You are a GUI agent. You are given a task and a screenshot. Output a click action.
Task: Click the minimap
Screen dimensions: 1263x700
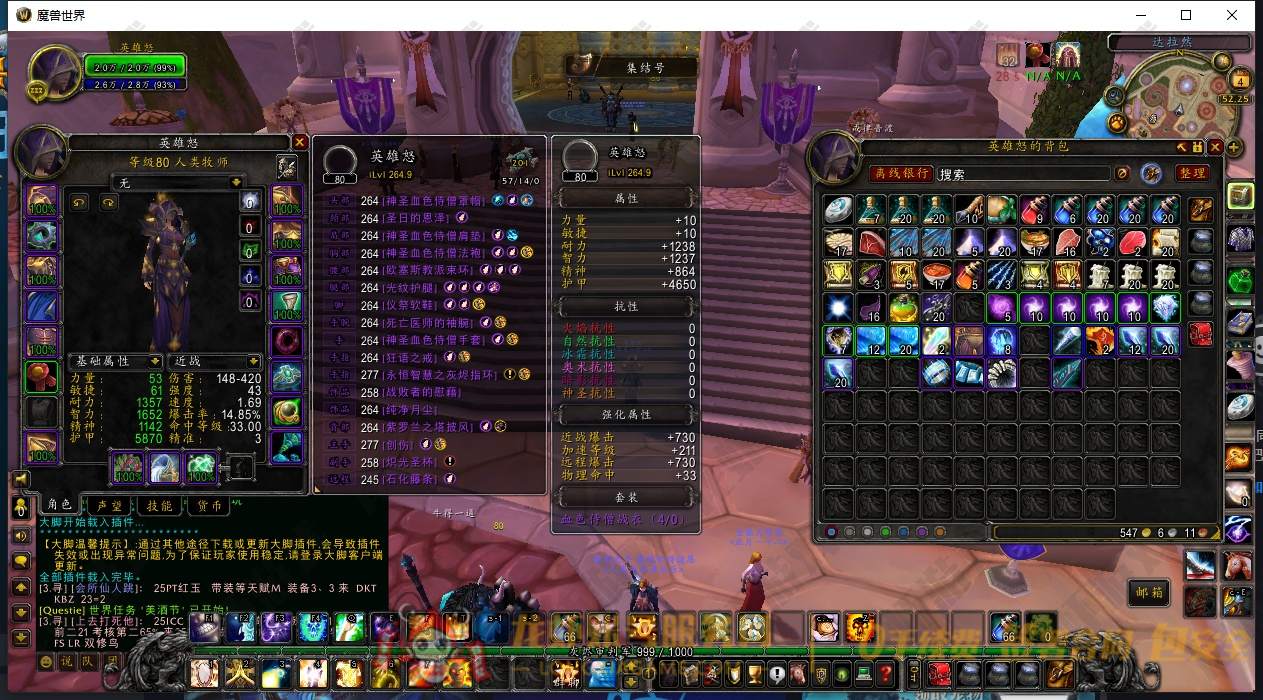tap(1187, 105)
